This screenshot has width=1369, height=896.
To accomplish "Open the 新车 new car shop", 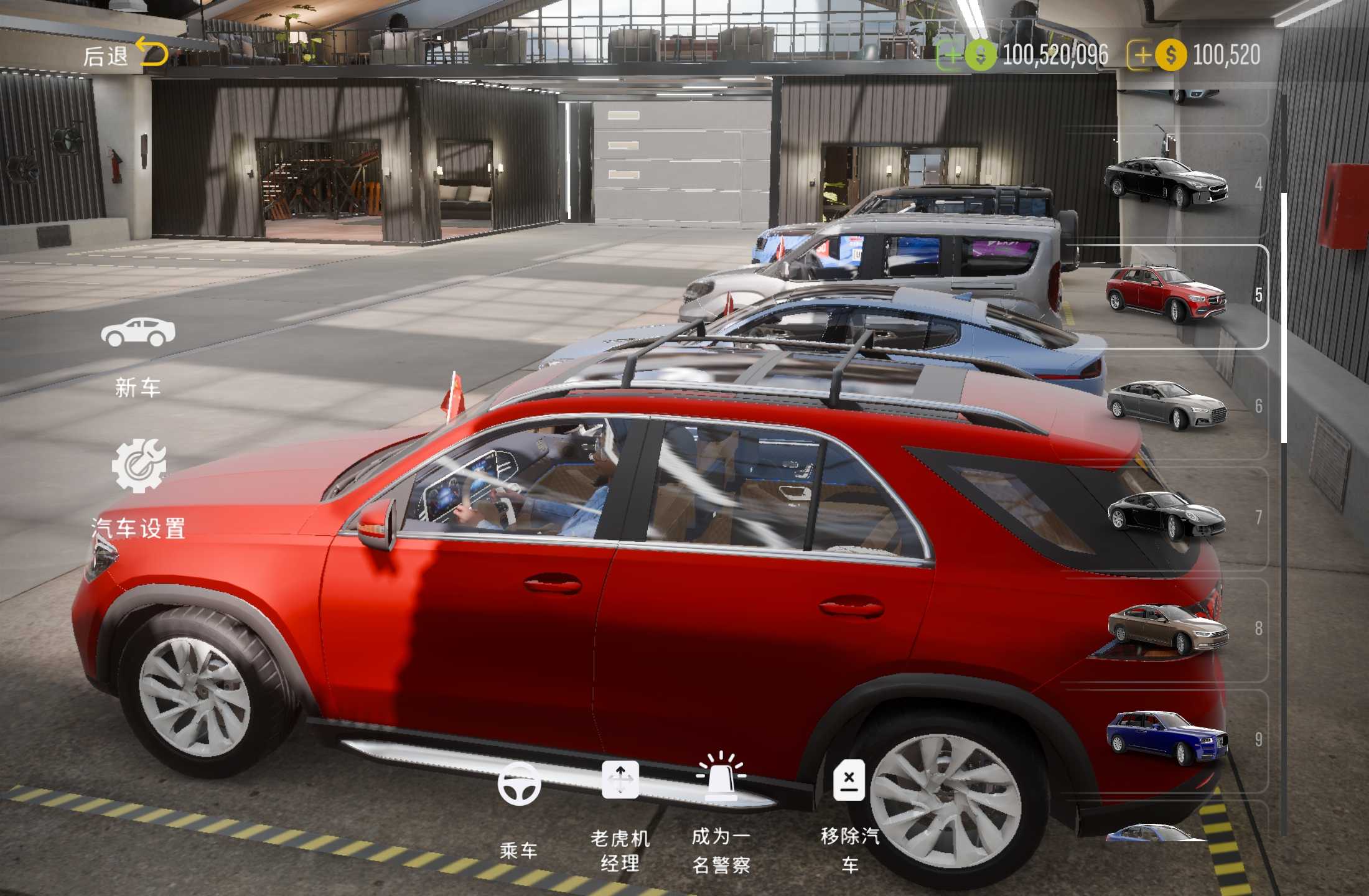I will (x=138, y=355).
